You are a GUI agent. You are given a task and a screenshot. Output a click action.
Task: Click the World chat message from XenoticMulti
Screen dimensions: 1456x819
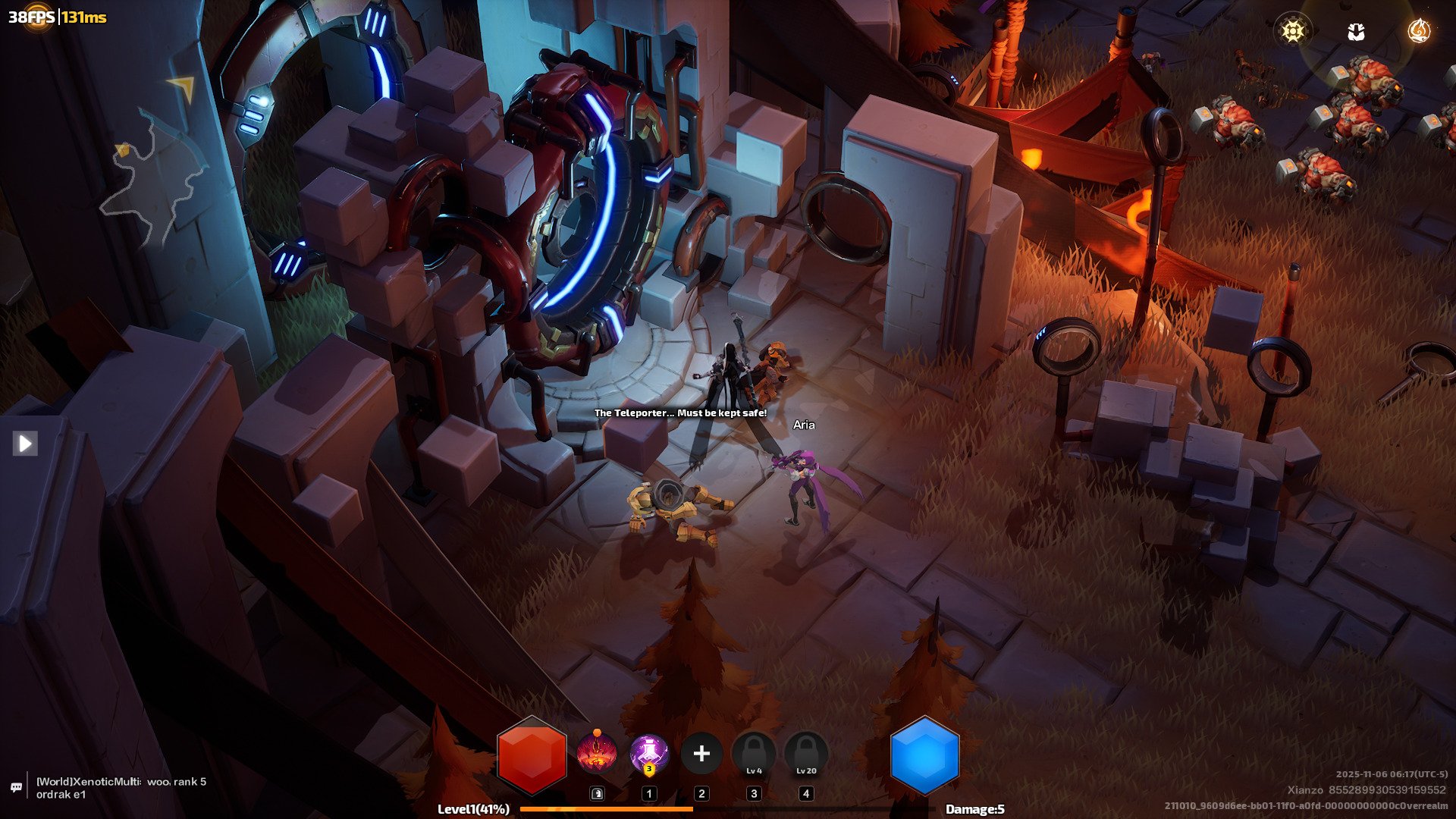tap(121, 787)
